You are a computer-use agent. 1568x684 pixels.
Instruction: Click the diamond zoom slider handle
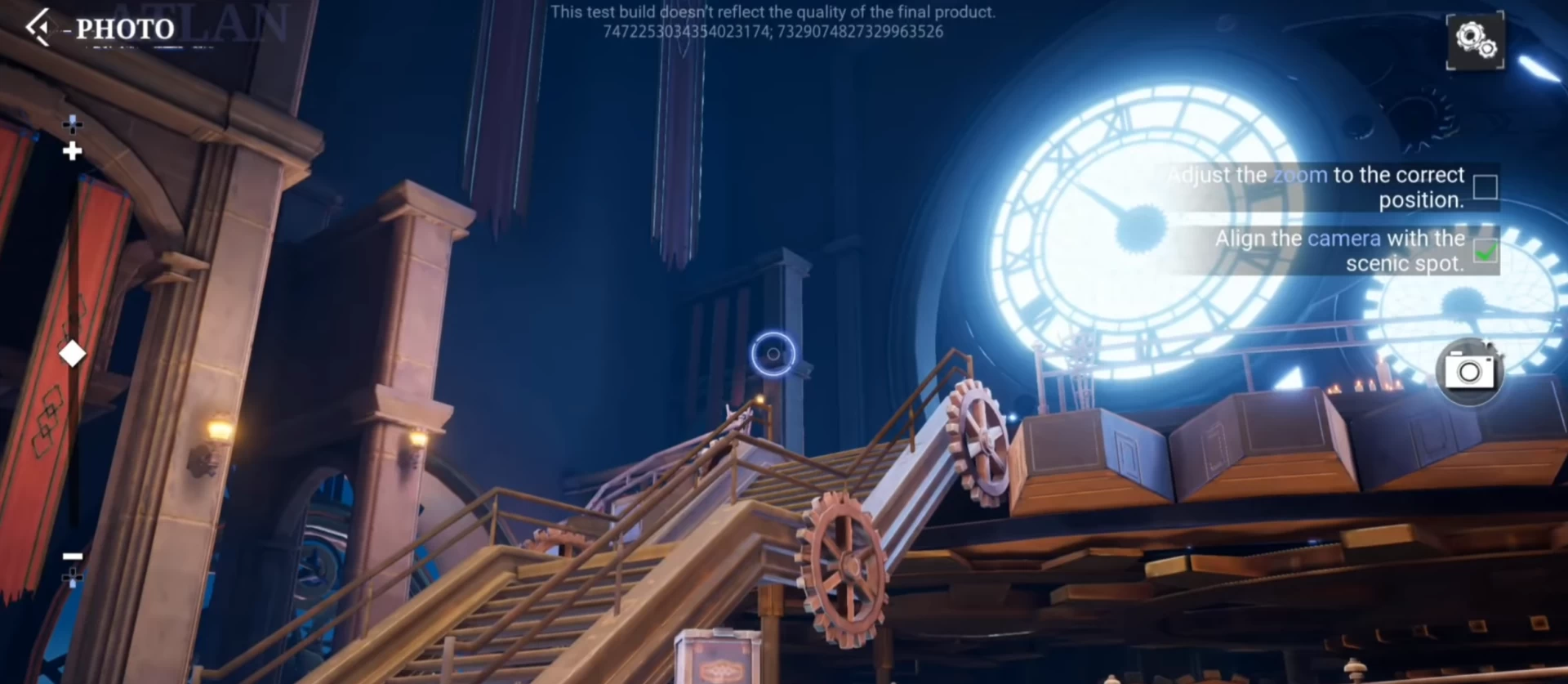click(73, 354)
